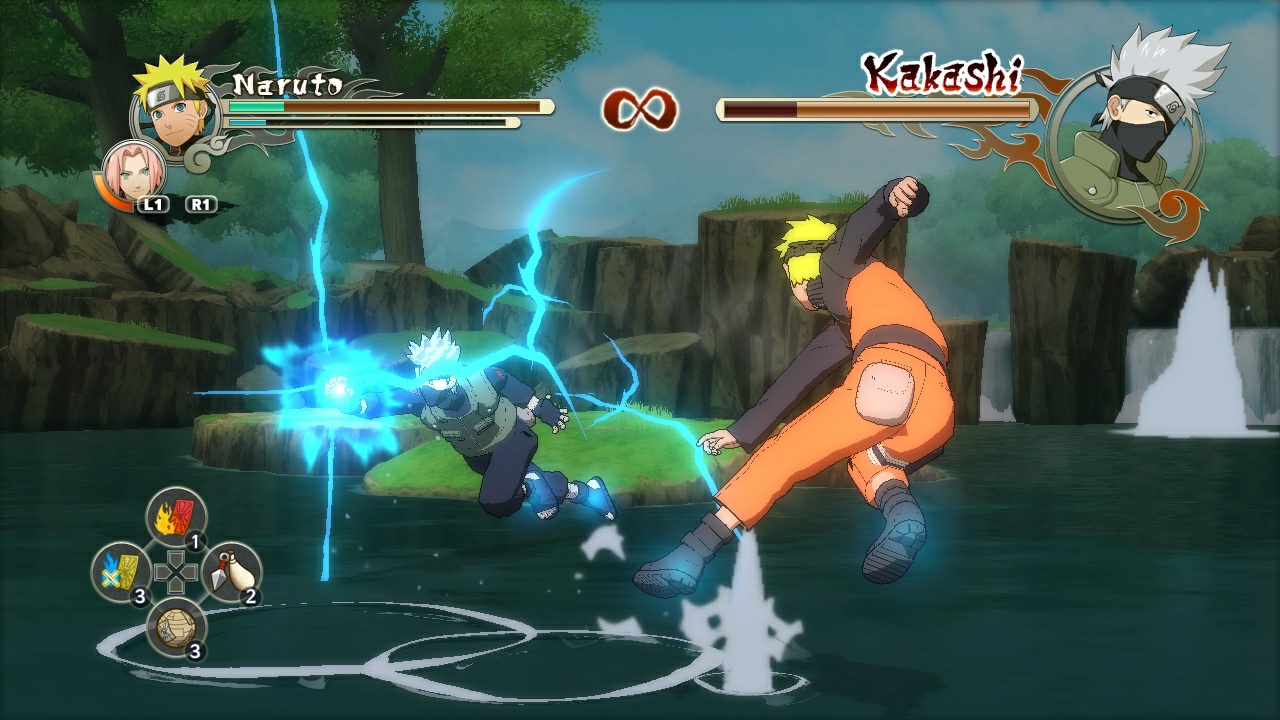Select the round scroll bomb item slot
1280x720 pixels.
pos(176,627)
